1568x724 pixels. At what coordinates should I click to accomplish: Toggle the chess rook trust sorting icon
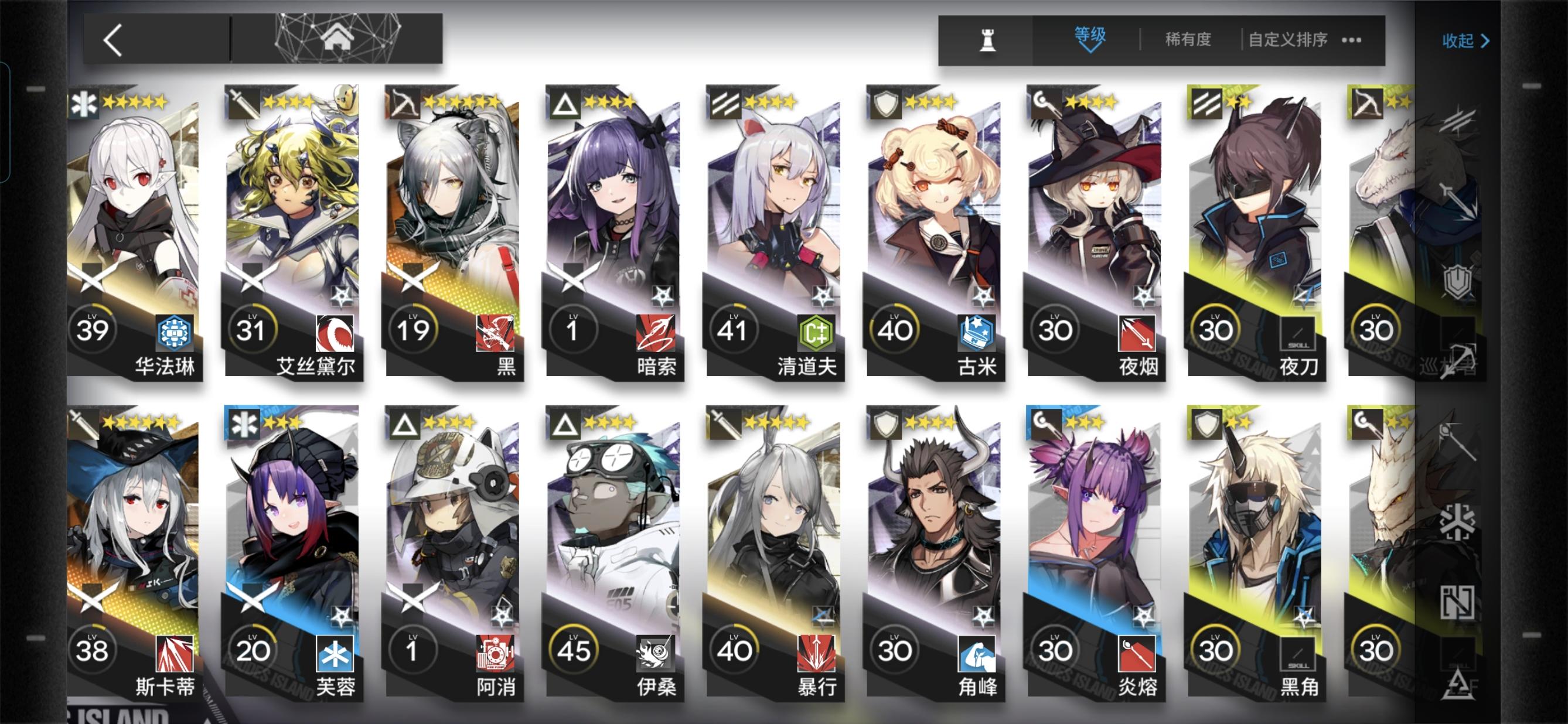(989, 40)
